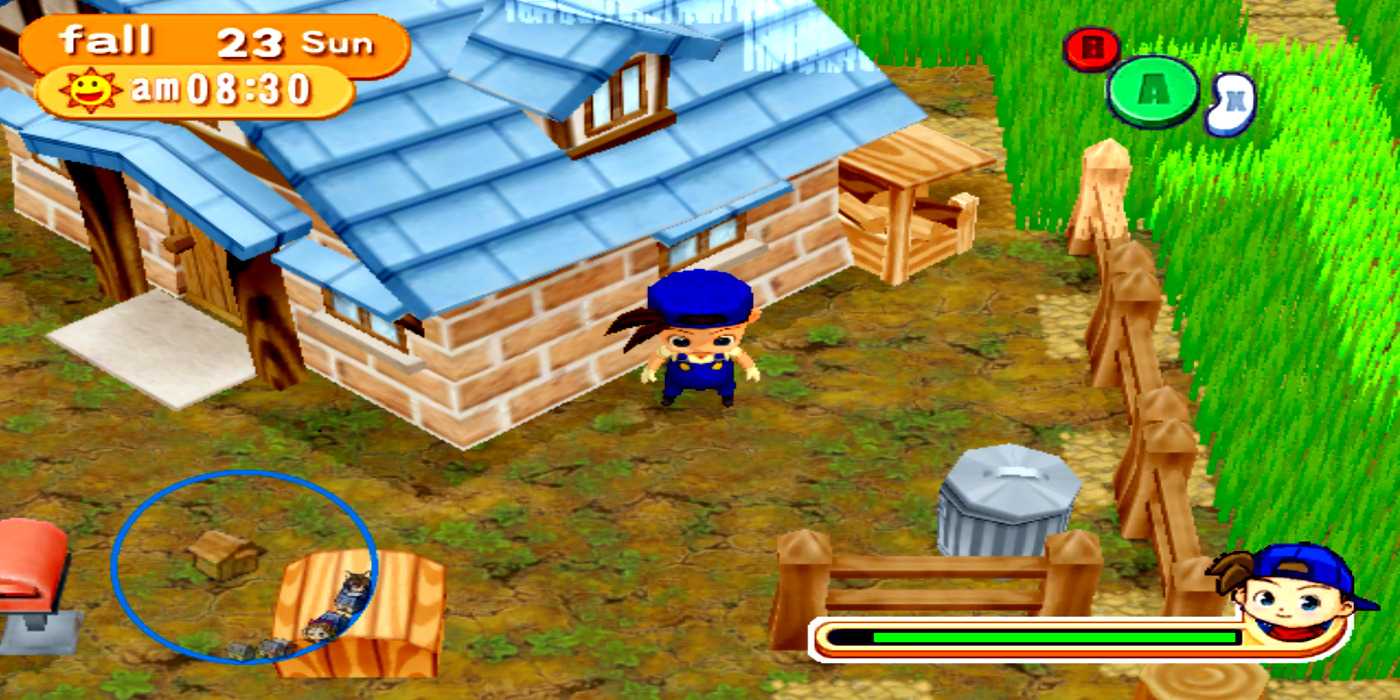The width and height of the screenshot is (1400, 700).
Task: Select the farmer portrait with blue cap
Action: (x=1290, y=590)
